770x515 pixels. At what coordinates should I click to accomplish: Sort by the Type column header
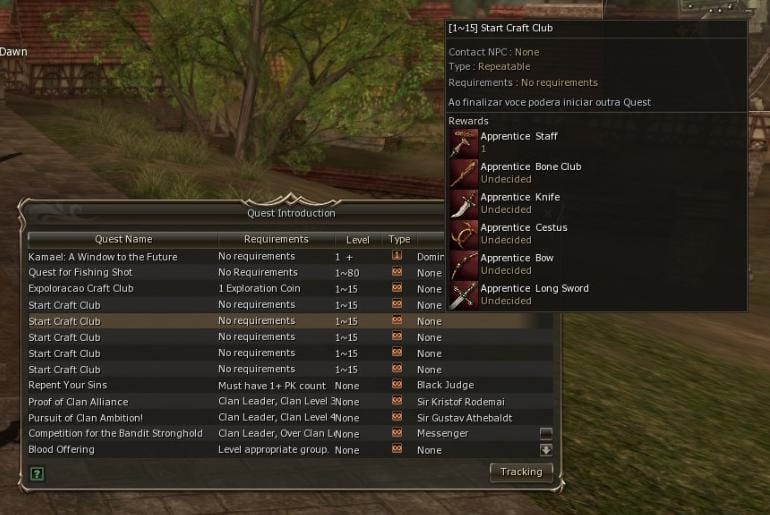point(399,240)
